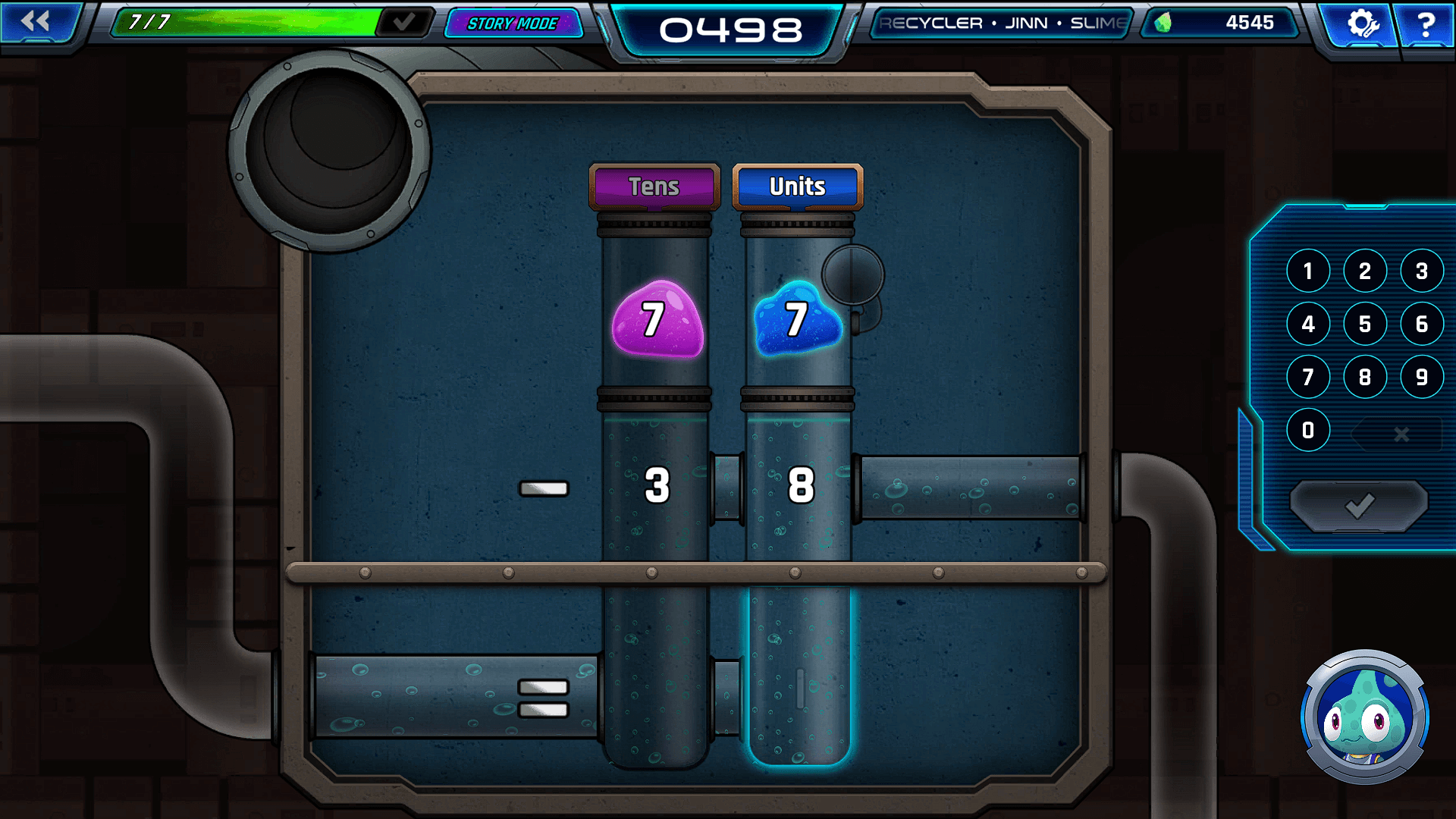Click the alien character helper portrait
The width and height of the screenshot is (1456, 819).
[1364, 717]
